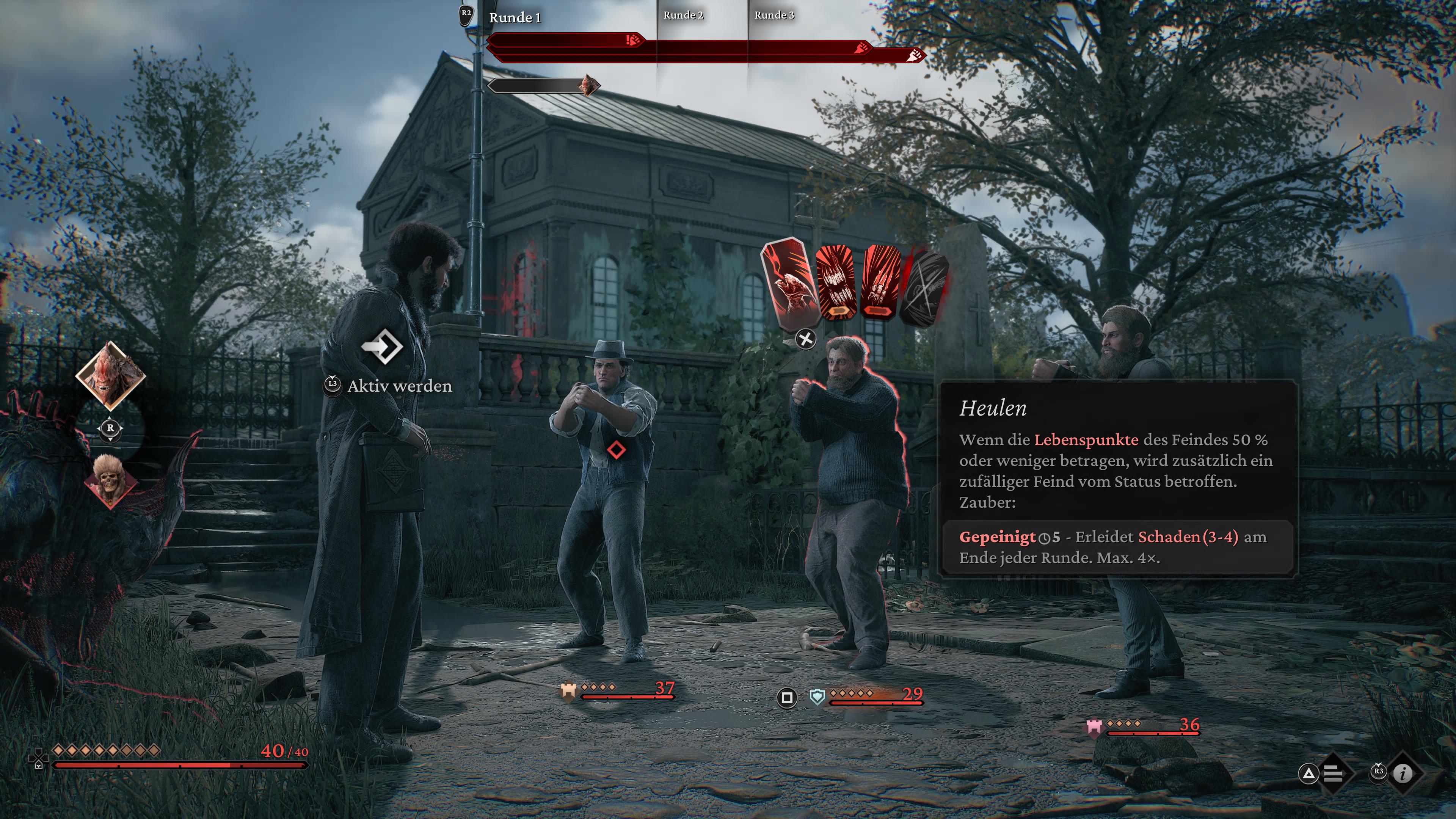Open the list menu icon
The height and width of the screenshot is (819, 1456).
[1332, 773]
